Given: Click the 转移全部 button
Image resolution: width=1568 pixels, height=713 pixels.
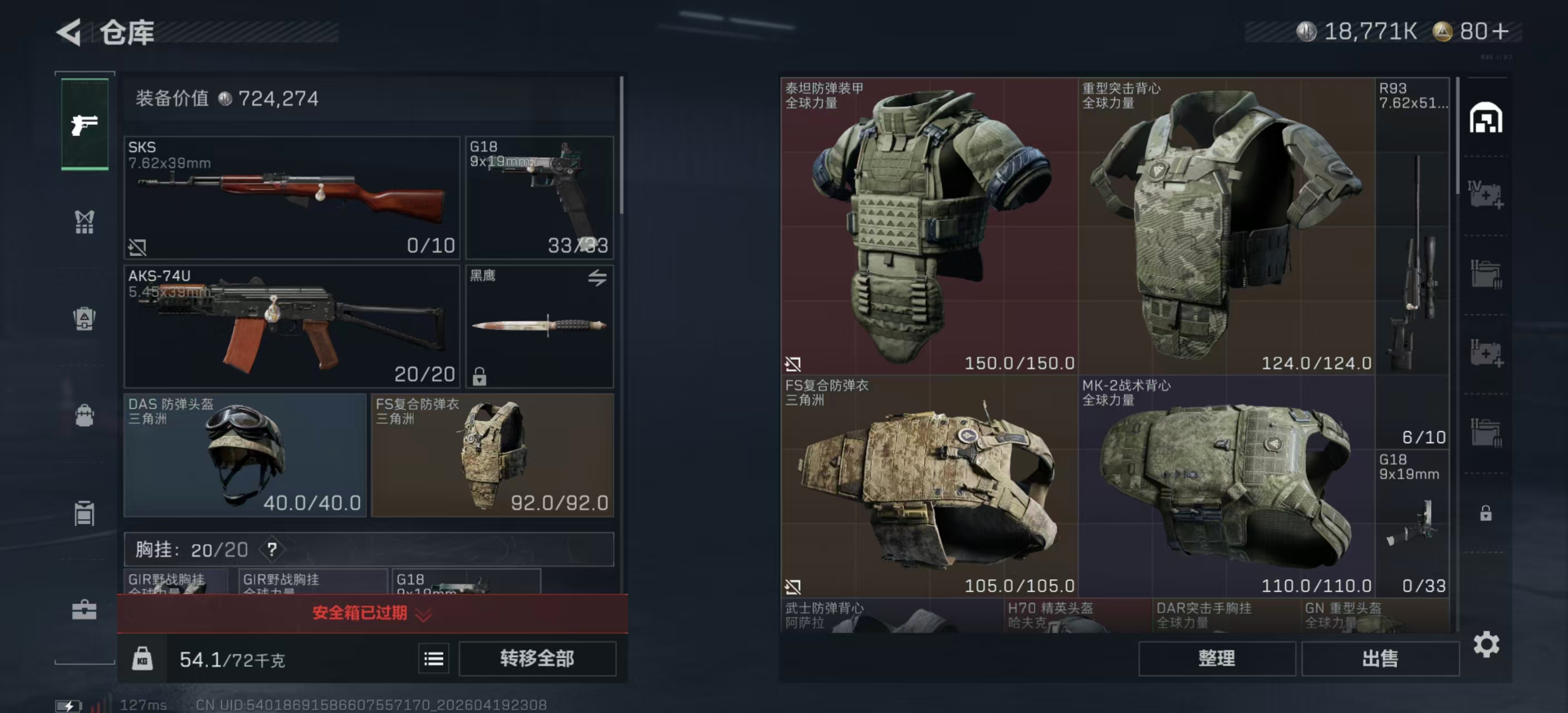Looking at the screenshot, I should click(537, 658).
